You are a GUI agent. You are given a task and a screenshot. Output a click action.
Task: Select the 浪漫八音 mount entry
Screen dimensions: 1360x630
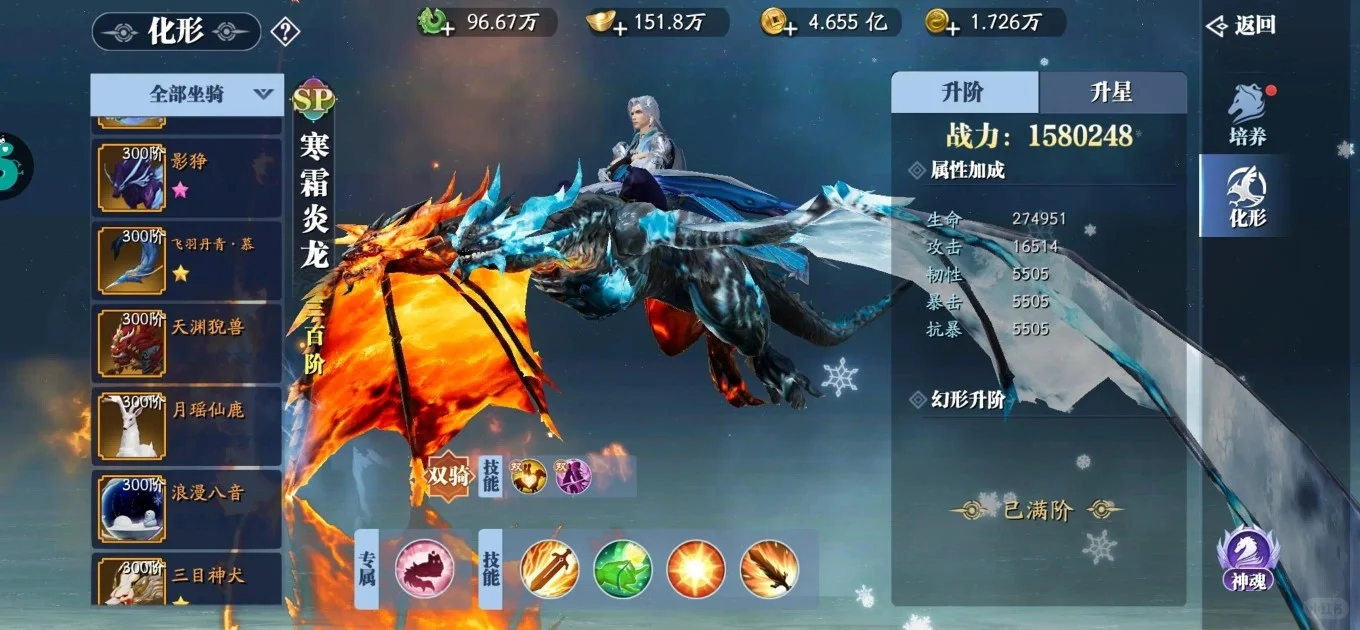pos(187,508)
